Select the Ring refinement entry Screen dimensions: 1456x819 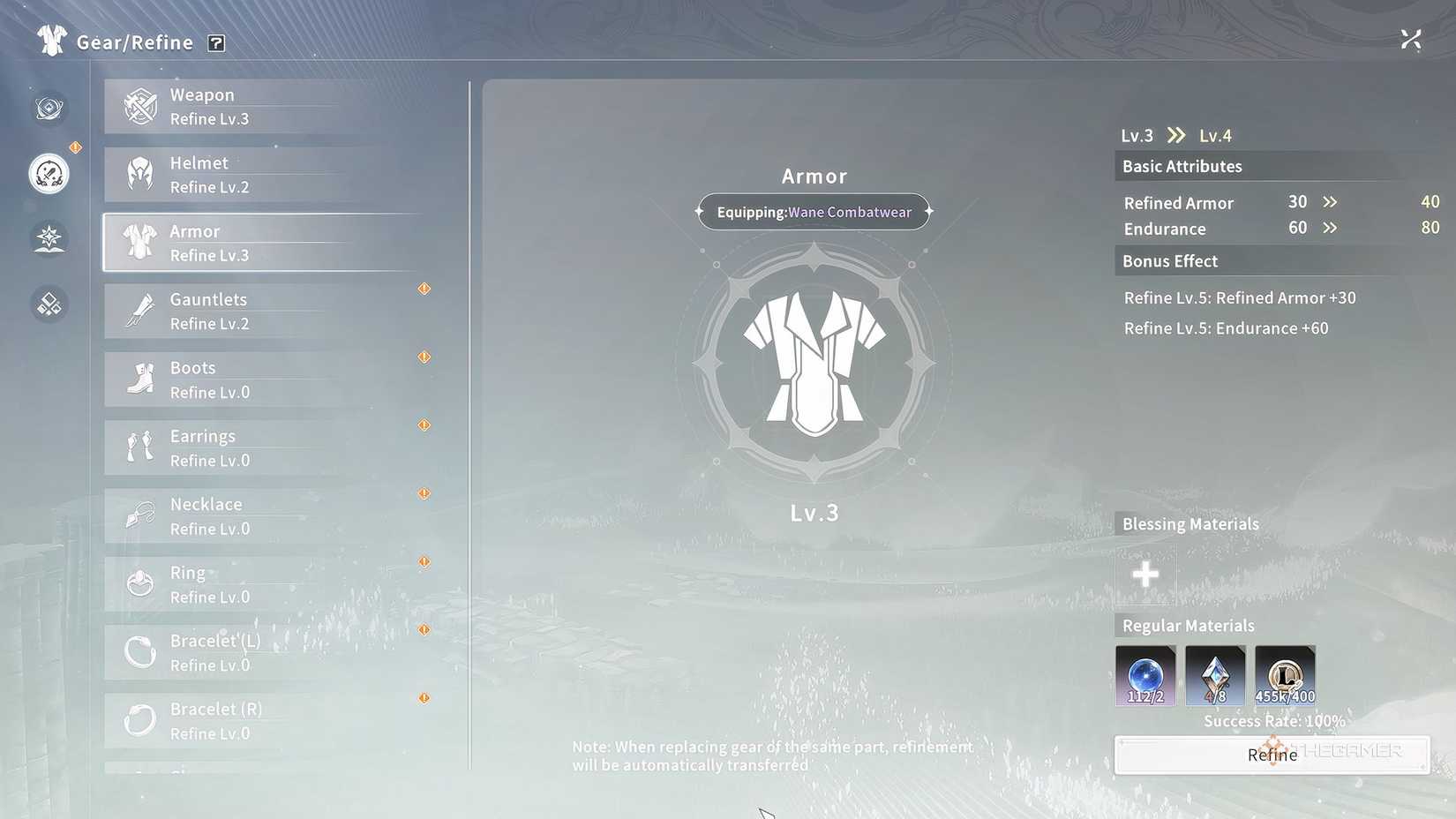point(247,583)
